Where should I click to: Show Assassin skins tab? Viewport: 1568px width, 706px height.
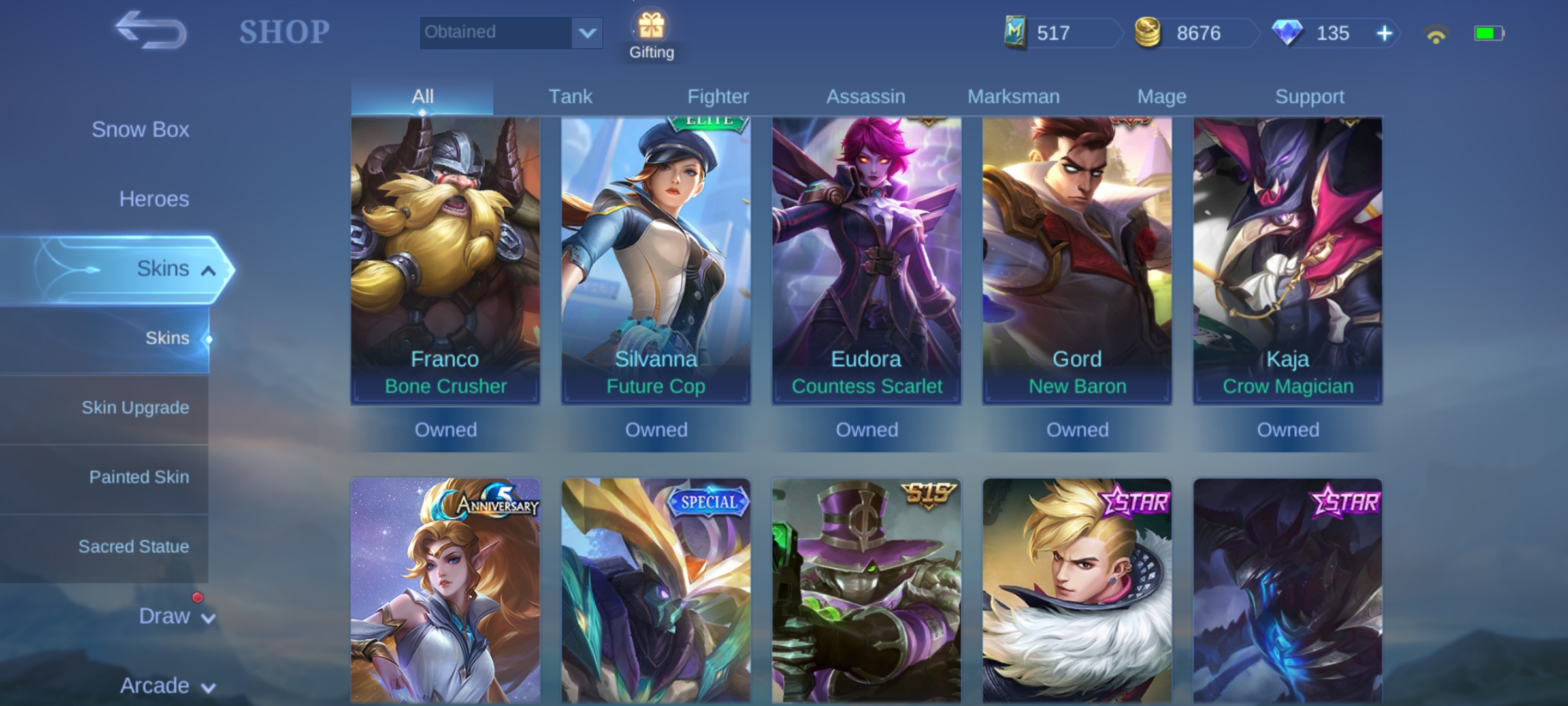[866, 97]
